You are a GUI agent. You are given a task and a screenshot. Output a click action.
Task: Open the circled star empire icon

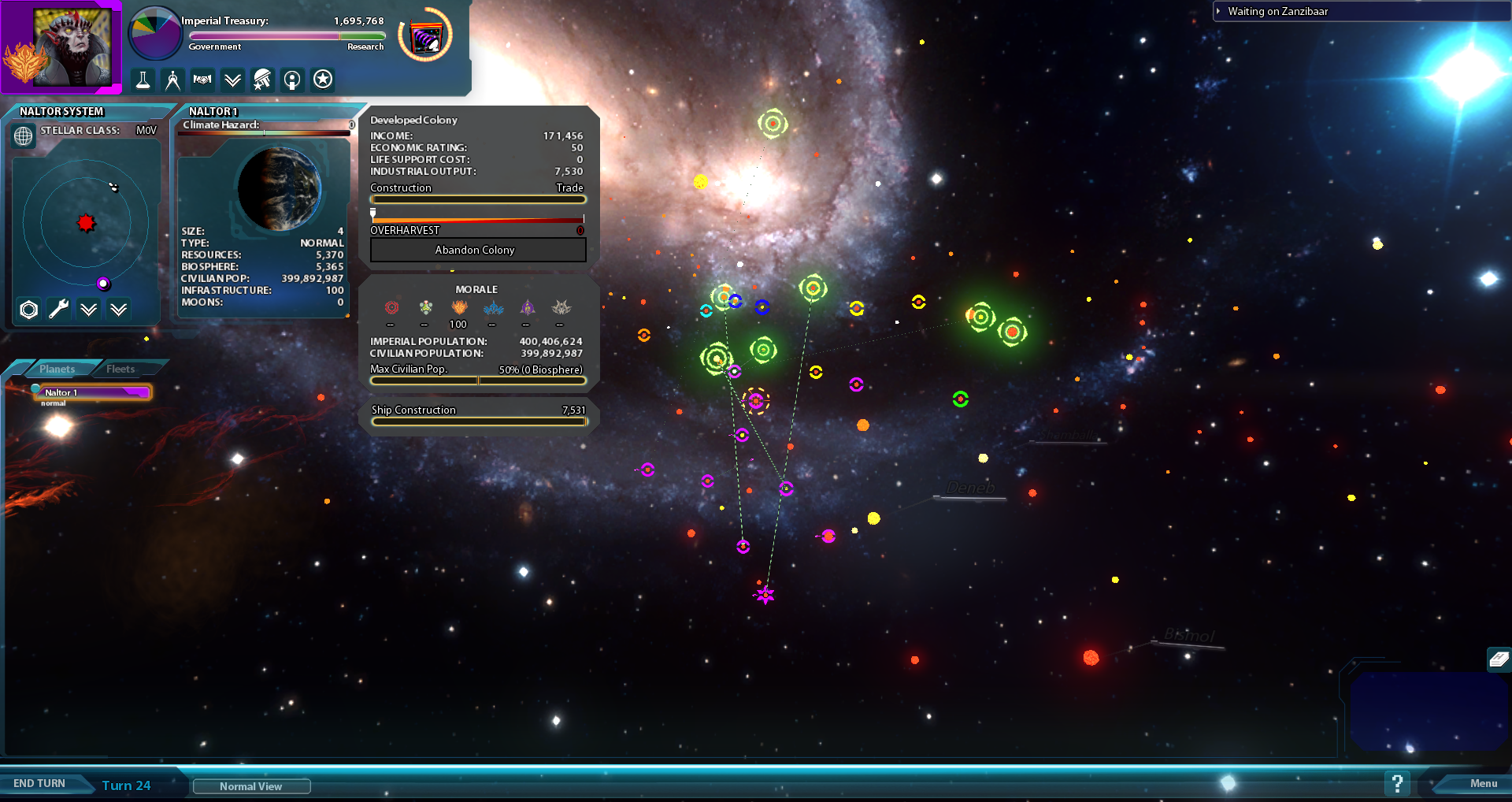pyautogui.click(x=323, y=80)
